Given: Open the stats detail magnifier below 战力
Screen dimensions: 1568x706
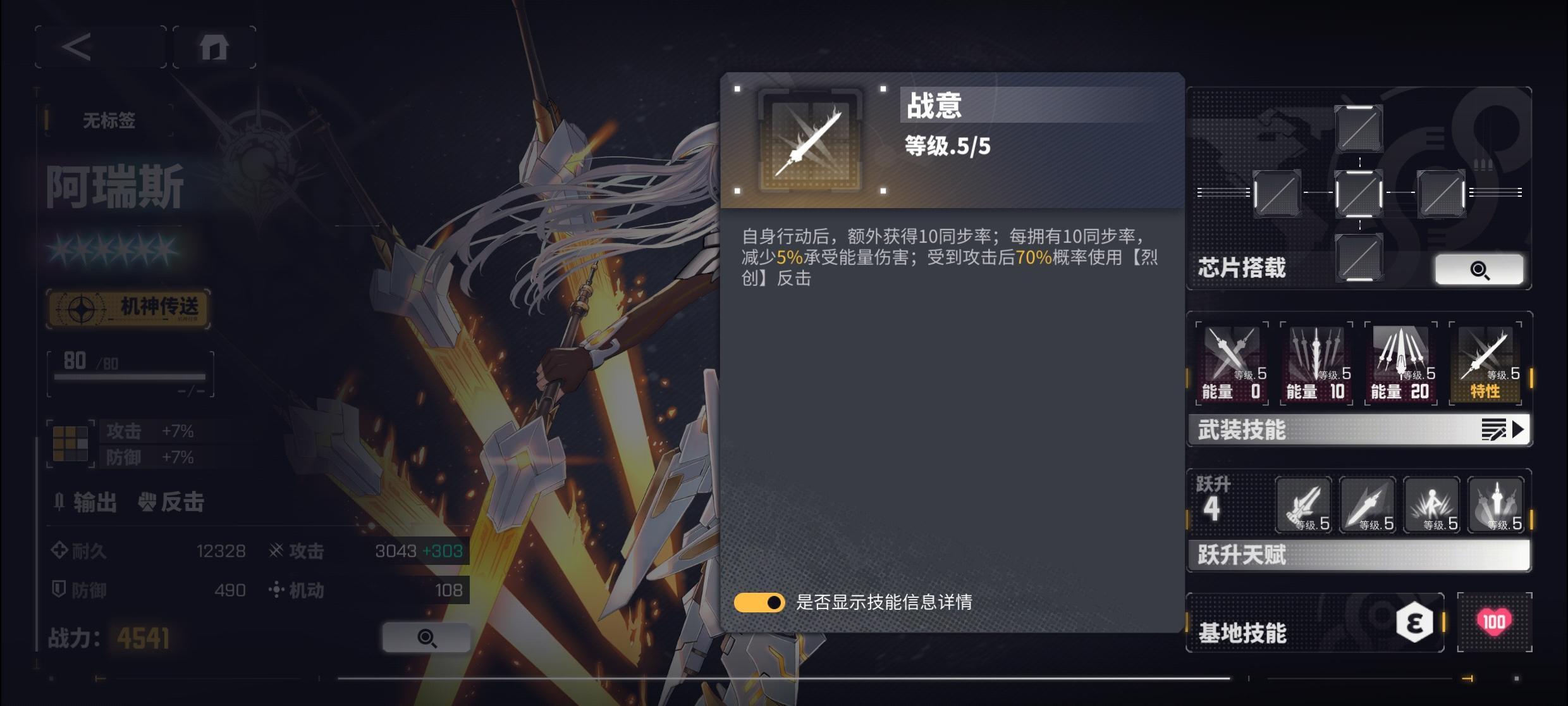Looking at the screenshot, I should click(x=427, y=637).
